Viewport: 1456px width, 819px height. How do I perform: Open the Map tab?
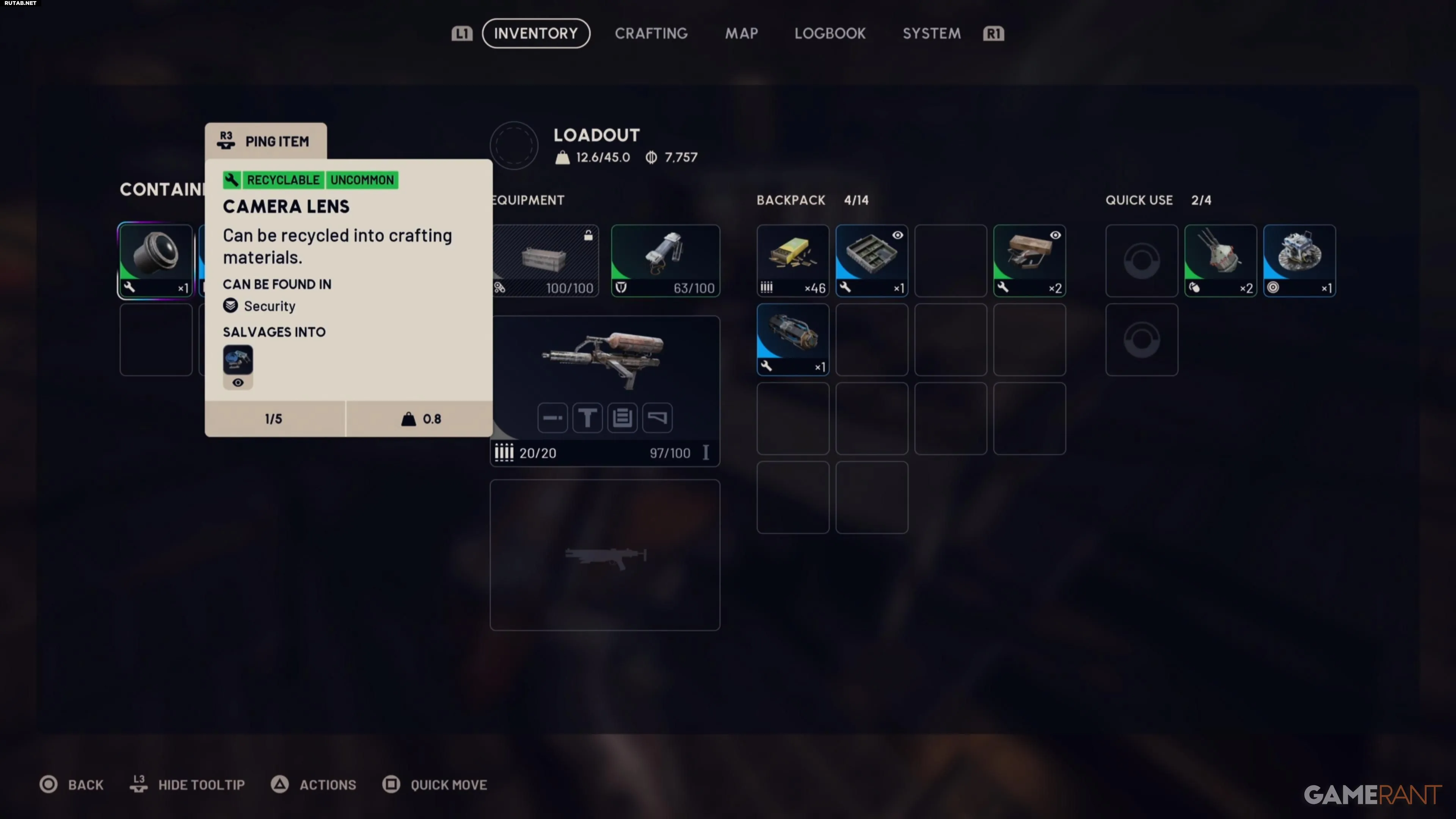742,33
